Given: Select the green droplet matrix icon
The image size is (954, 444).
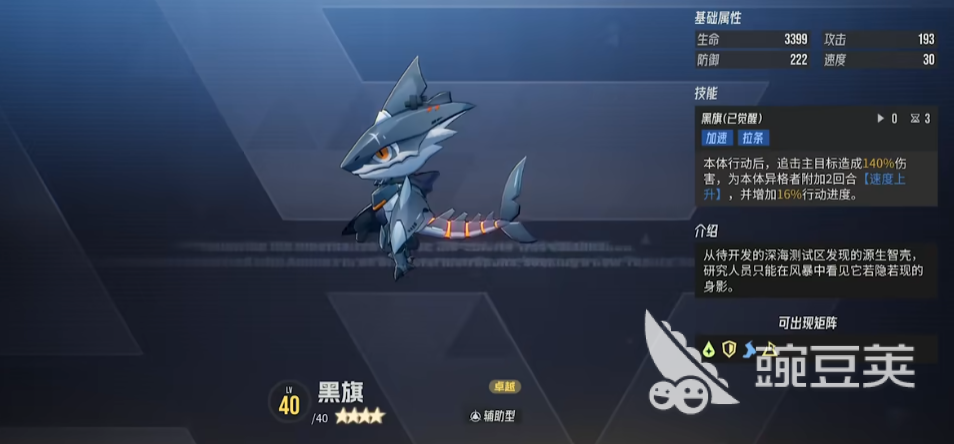Looking at the screenshot, I should (708, 349).
